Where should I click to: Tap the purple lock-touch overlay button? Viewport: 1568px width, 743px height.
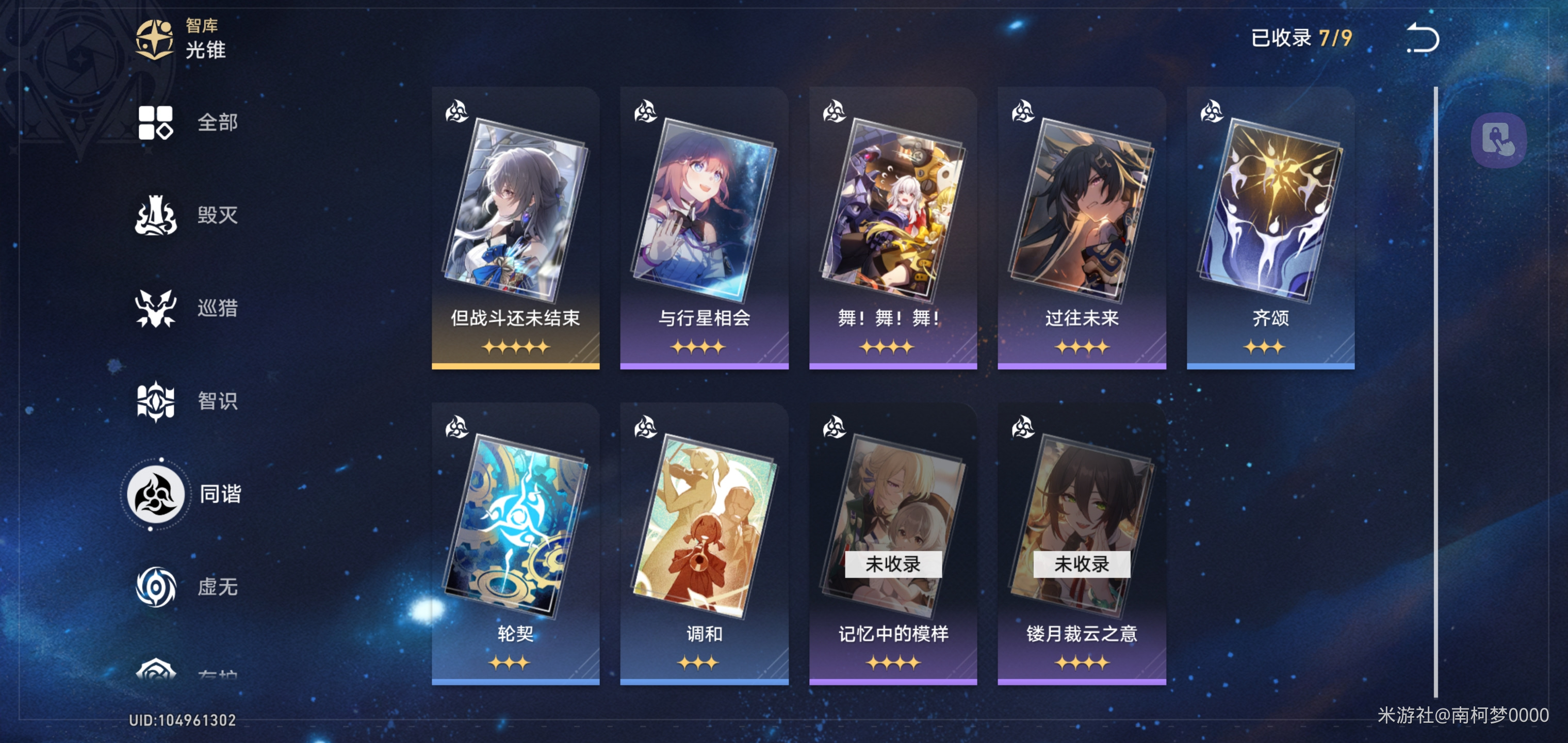(x=1498, y=140)
